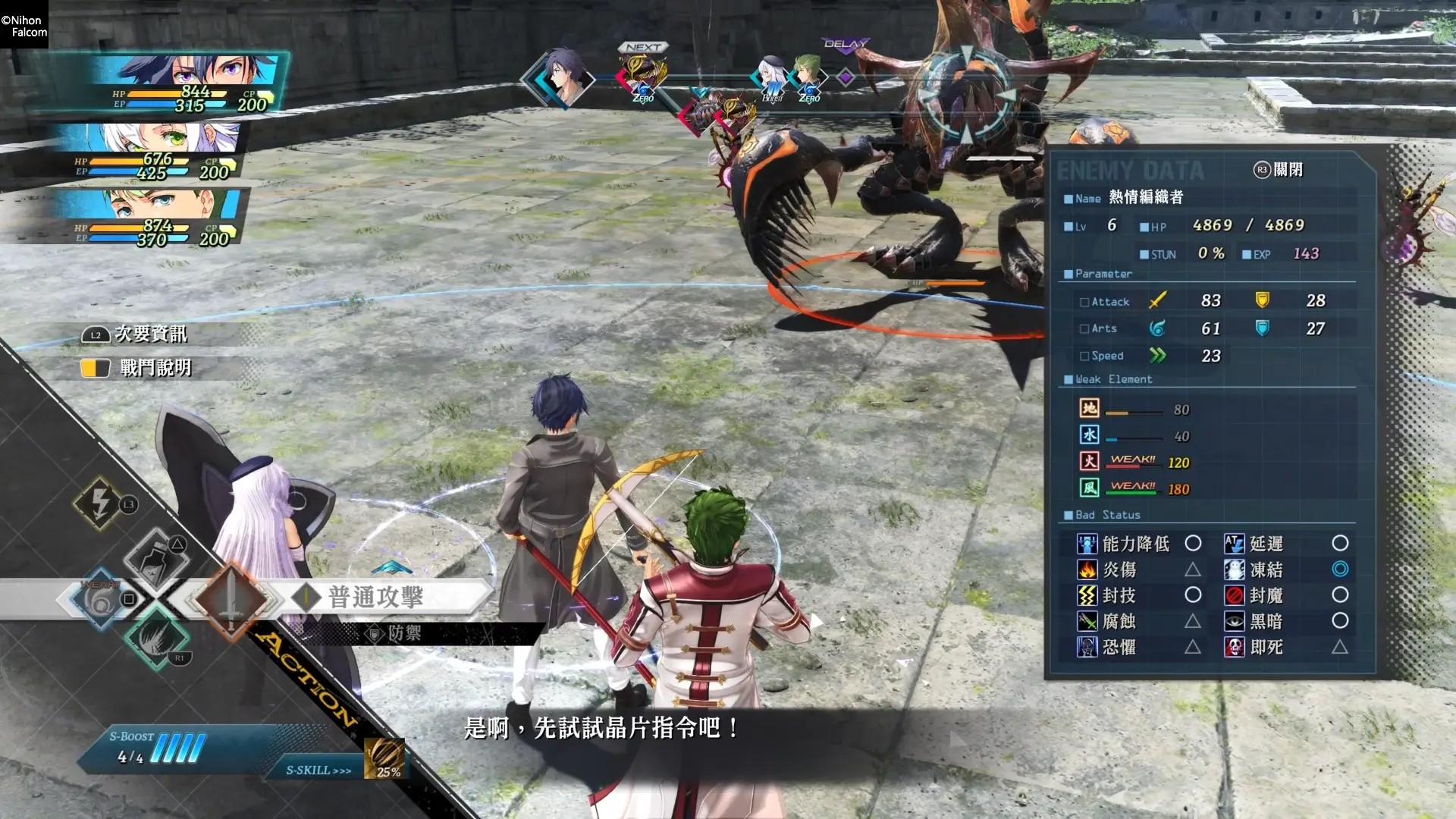This screenshot has width=1456, height=819.
Task: Close the Enemy Data panel
Action: [x=1279, y=170]
